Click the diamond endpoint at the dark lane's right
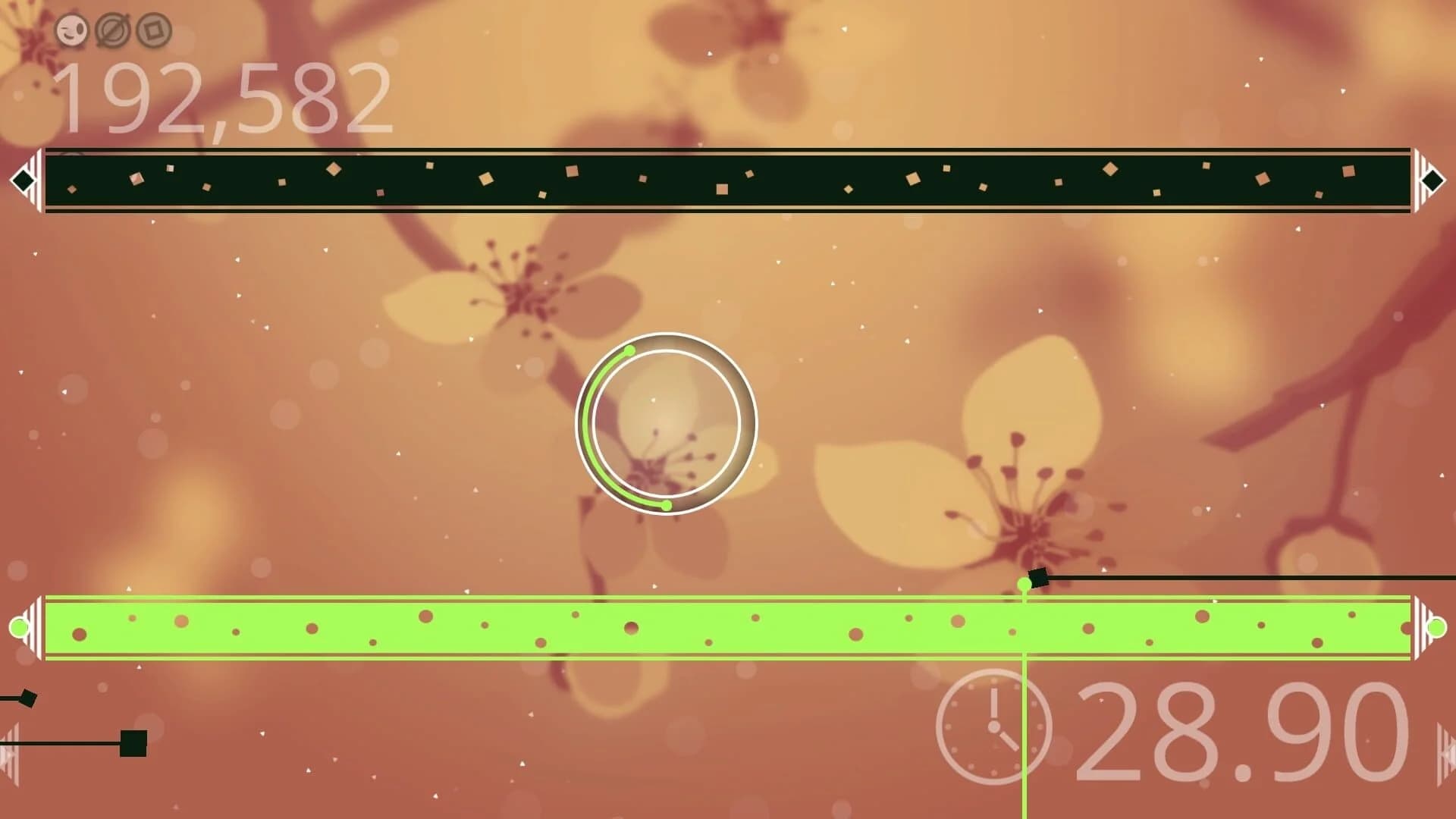Image resolution: width=1456 pixels, height=819 pixels. (x=1431, y=180)
